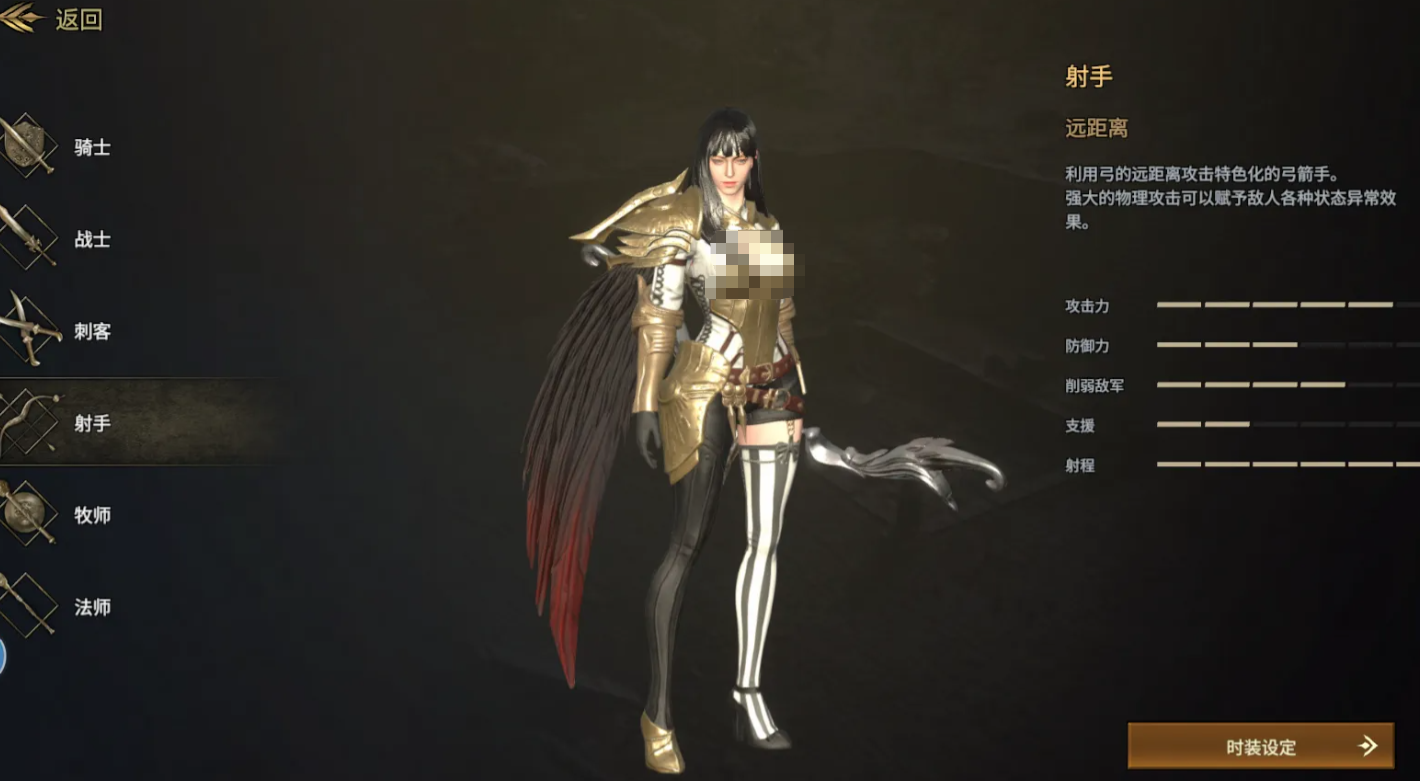This screenshot has width=1420, height=781.
Task: Open the highlighted 射手 class entry
Action: point(90,422)
